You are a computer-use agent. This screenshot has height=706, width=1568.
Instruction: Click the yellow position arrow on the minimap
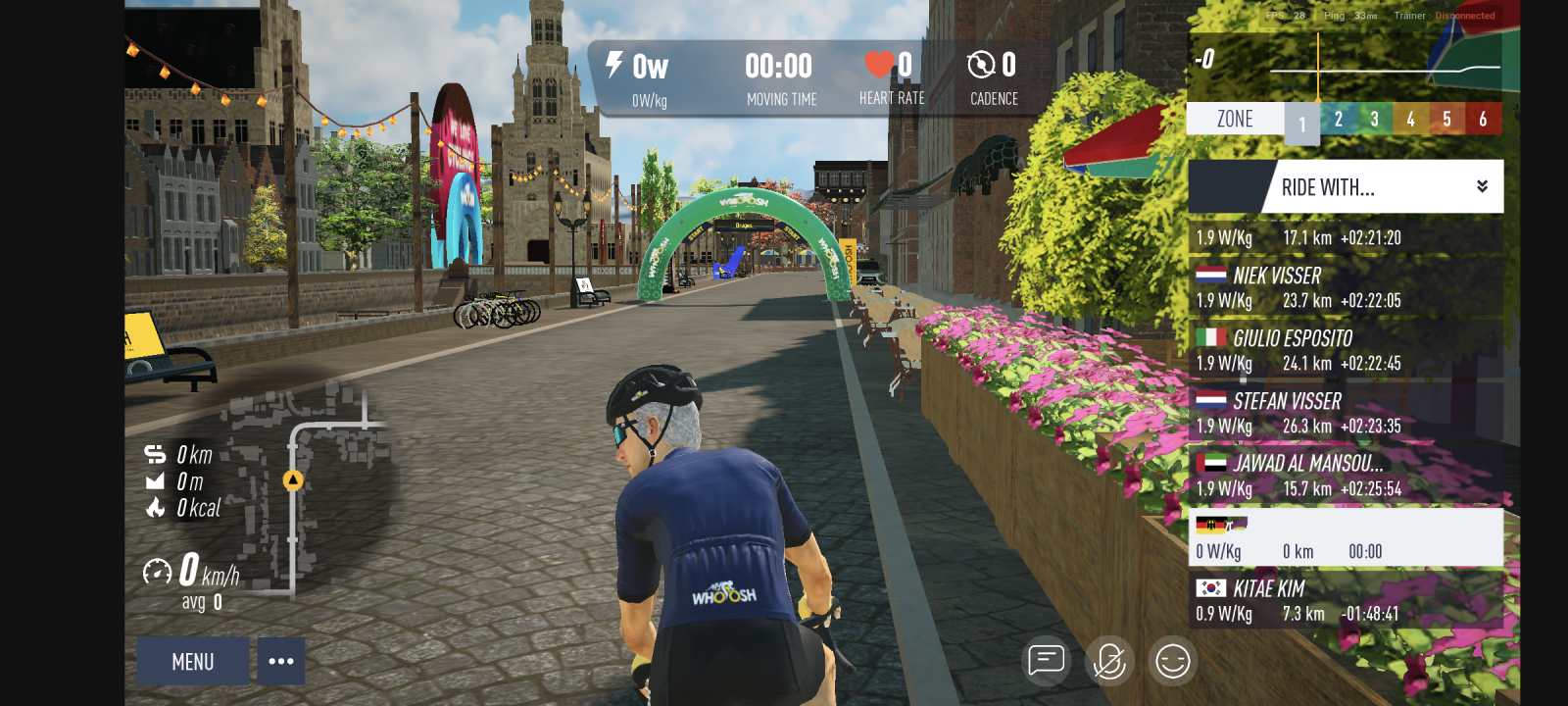pos(292,481)
